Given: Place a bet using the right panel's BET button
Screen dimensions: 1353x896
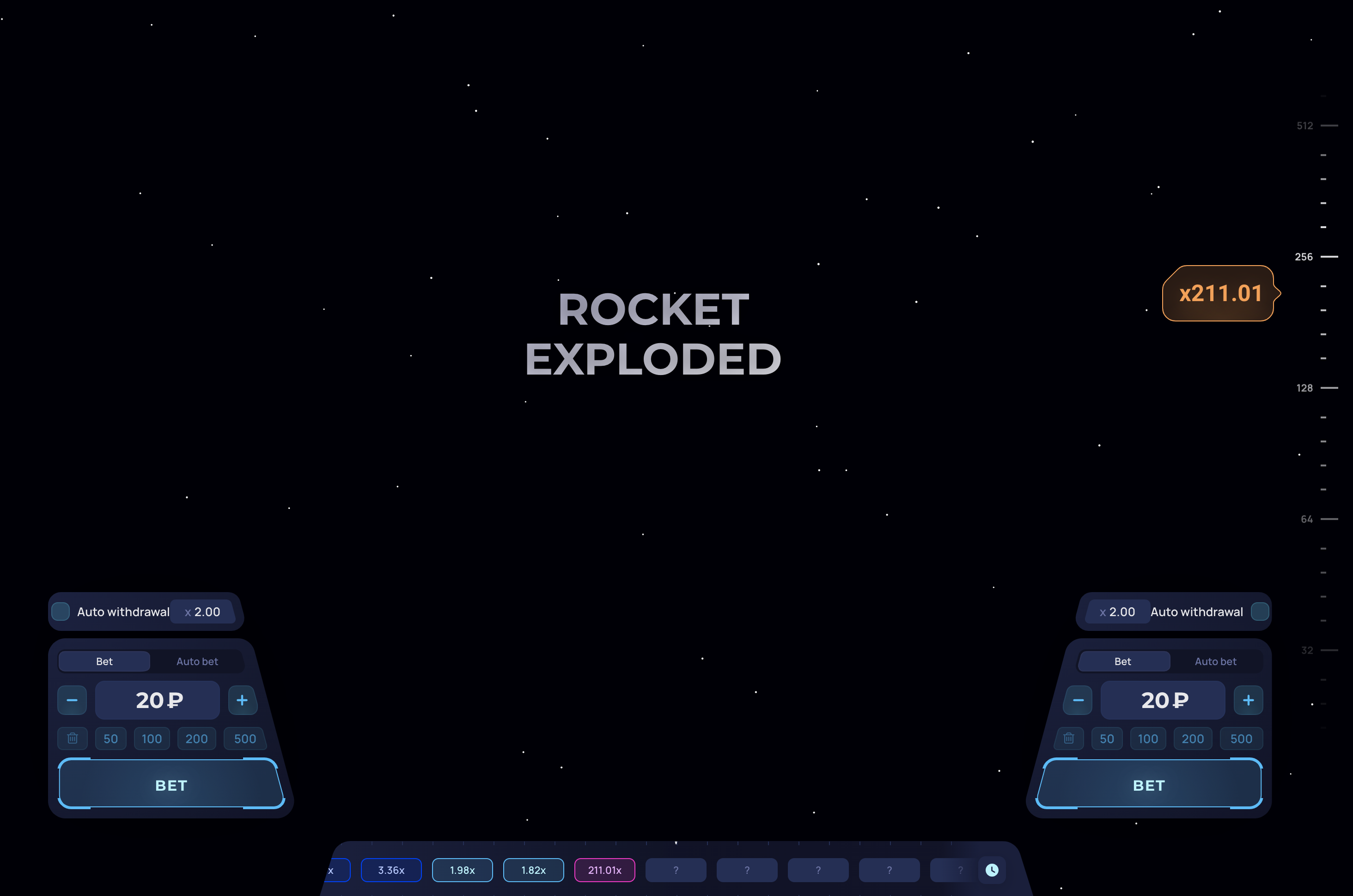Looking at the screenshot, I should point(1148,785).
